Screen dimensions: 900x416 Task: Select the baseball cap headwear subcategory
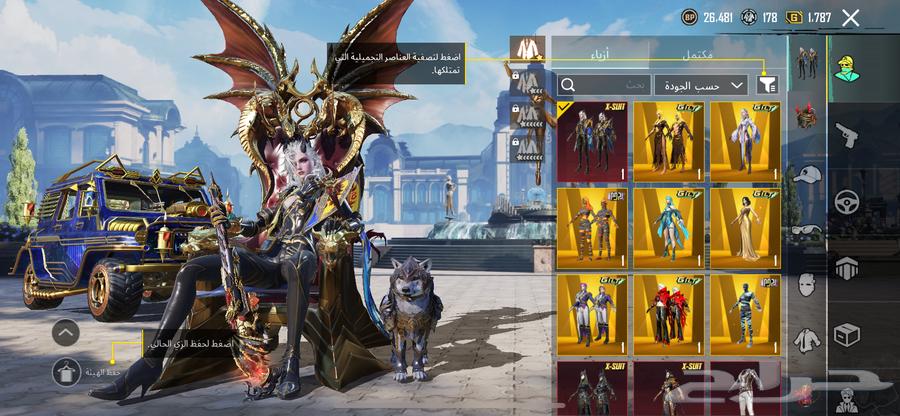click(806, 174)
